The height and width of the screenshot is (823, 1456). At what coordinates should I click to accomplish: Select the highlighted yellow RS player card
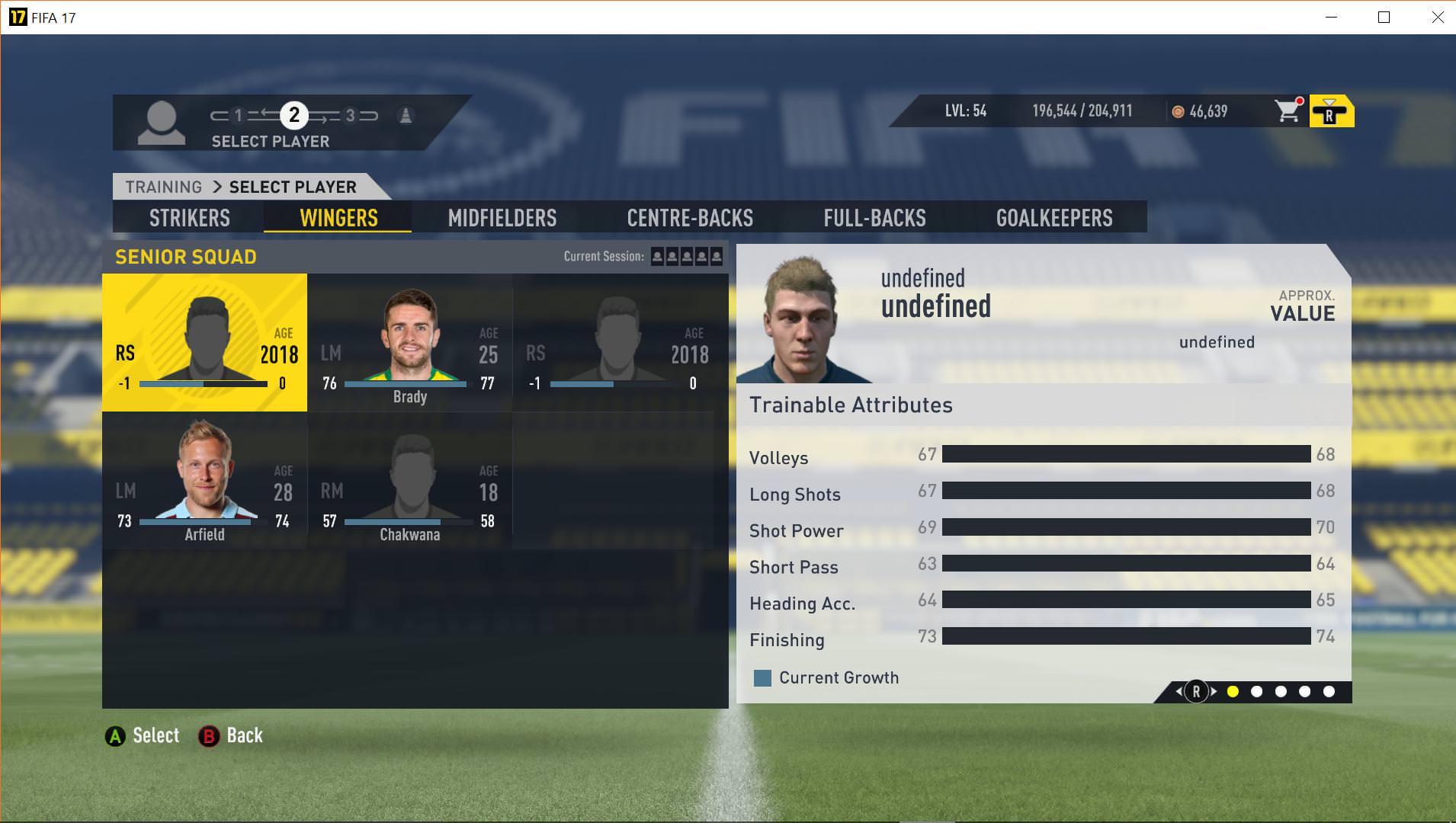click(x=204, y=343)
